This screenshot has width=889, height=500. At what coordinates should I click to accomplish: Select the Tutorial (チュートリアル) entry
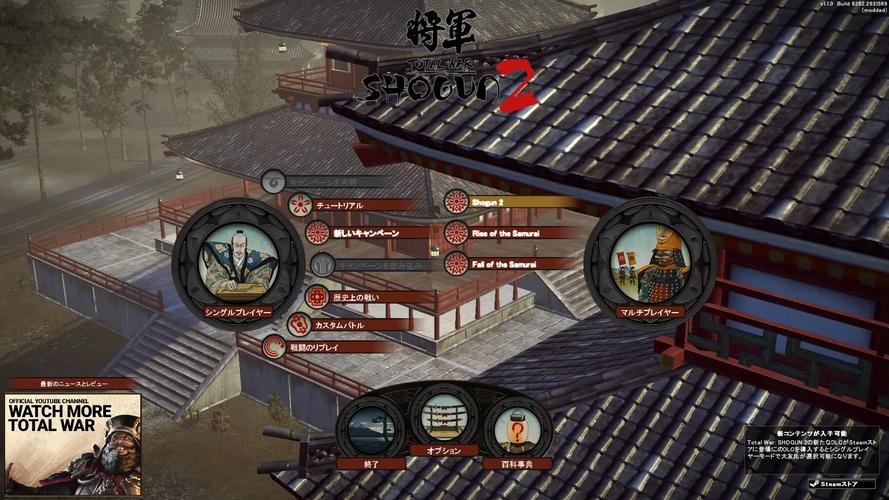tap(338, 205)
